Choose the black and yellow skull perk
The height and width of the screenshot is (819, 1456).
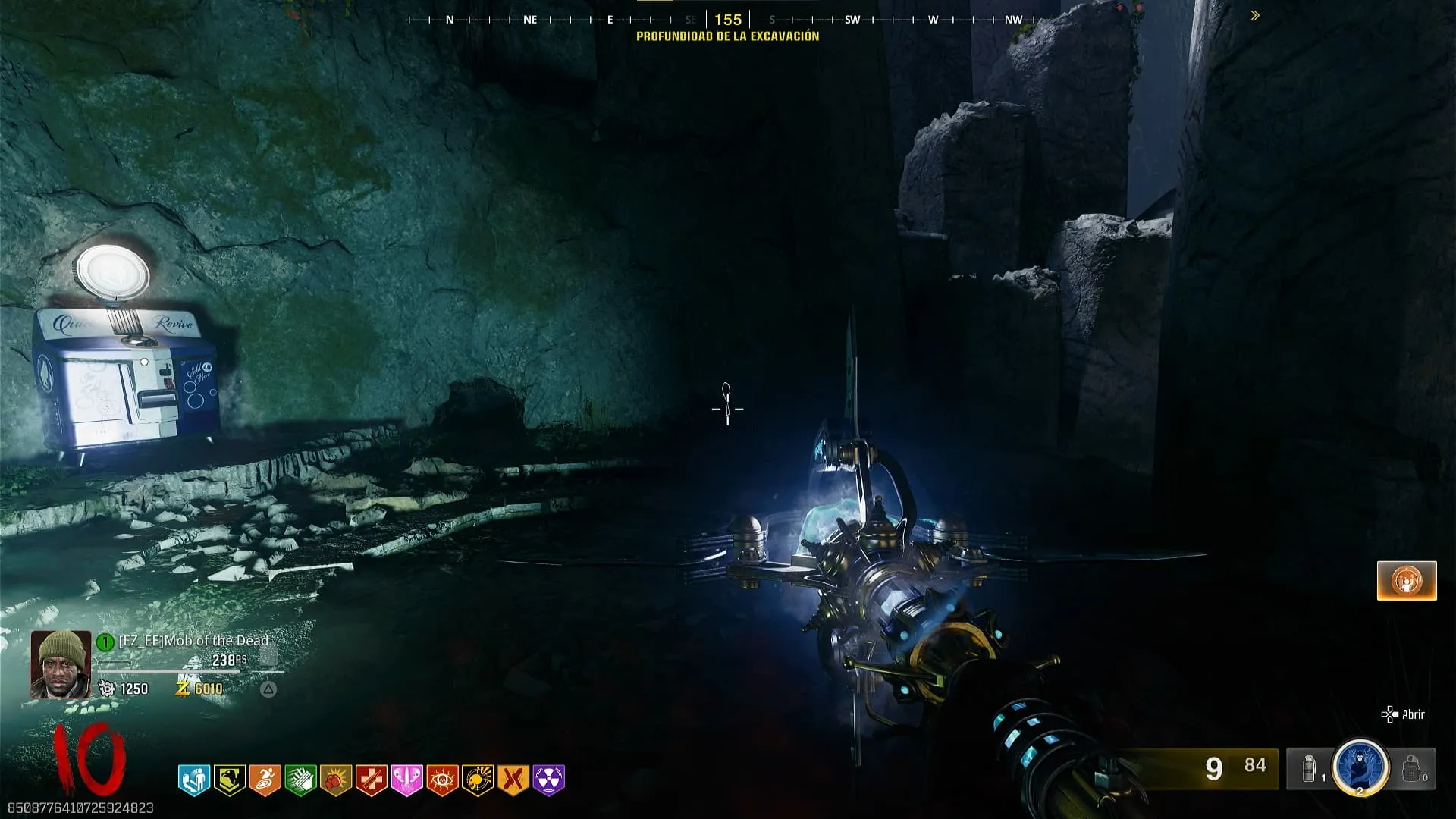(478, 780)
